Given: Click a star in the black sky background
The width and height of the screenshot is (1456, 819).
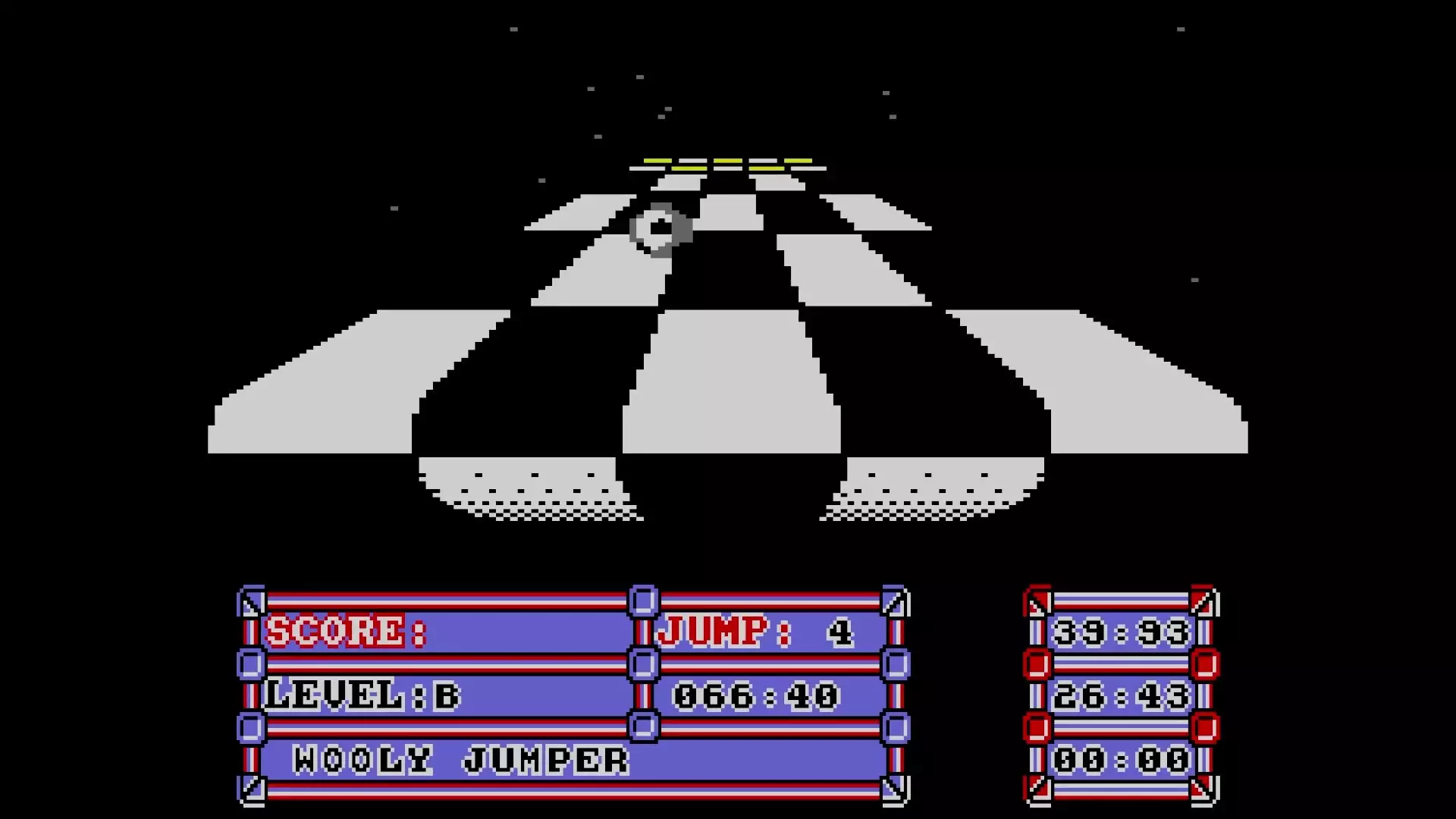Looking at the screenshot, I should tap(516, 30).
